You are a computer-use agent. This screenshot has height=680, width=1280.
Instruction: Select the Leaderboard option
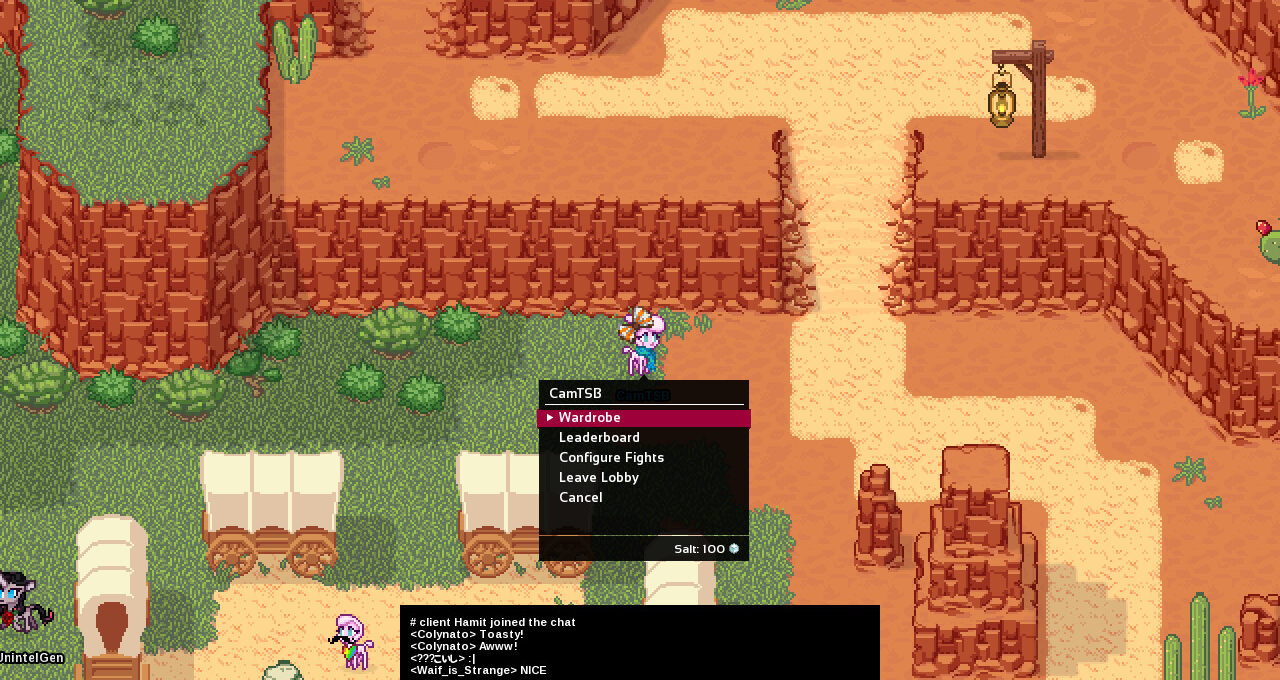pos(599,438)
